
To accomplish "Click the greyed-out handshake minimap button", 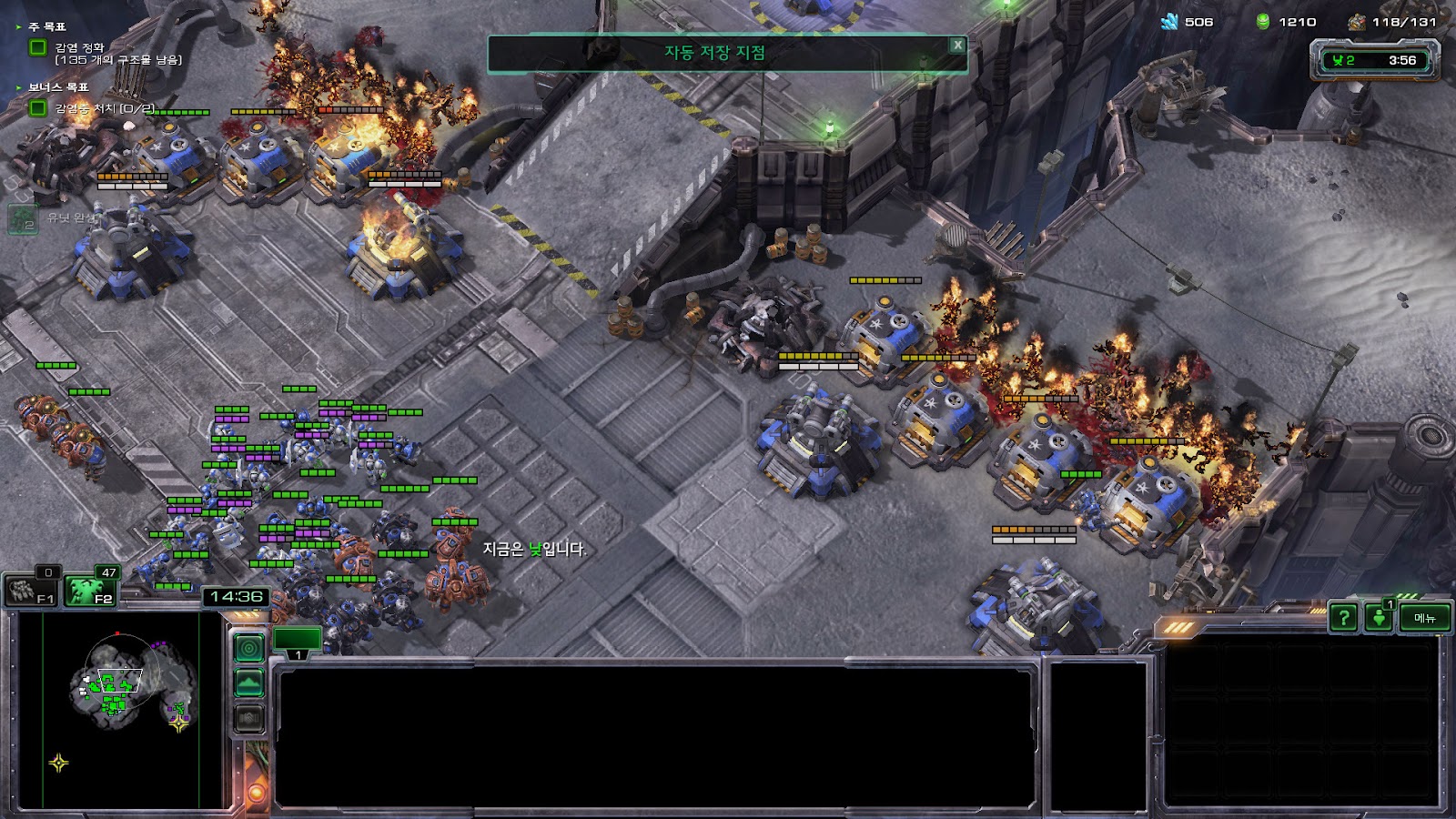I will click(x=249, y=718).
